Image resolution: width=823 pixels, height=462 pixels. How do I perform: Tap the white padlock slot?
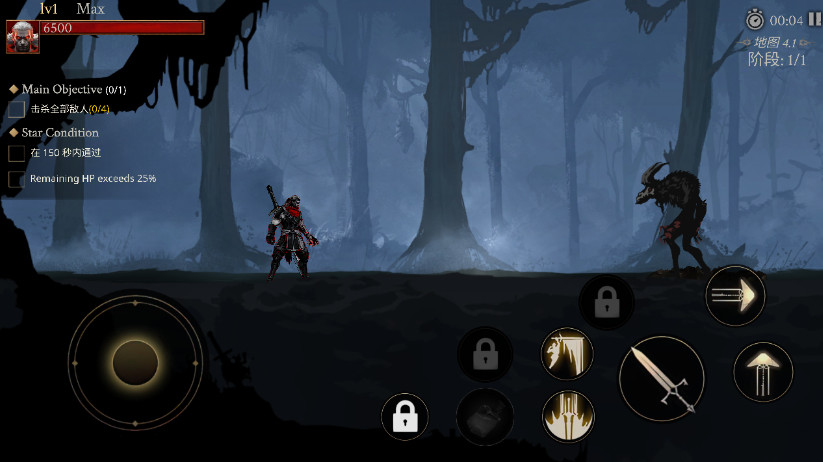(x=405, y=418)
